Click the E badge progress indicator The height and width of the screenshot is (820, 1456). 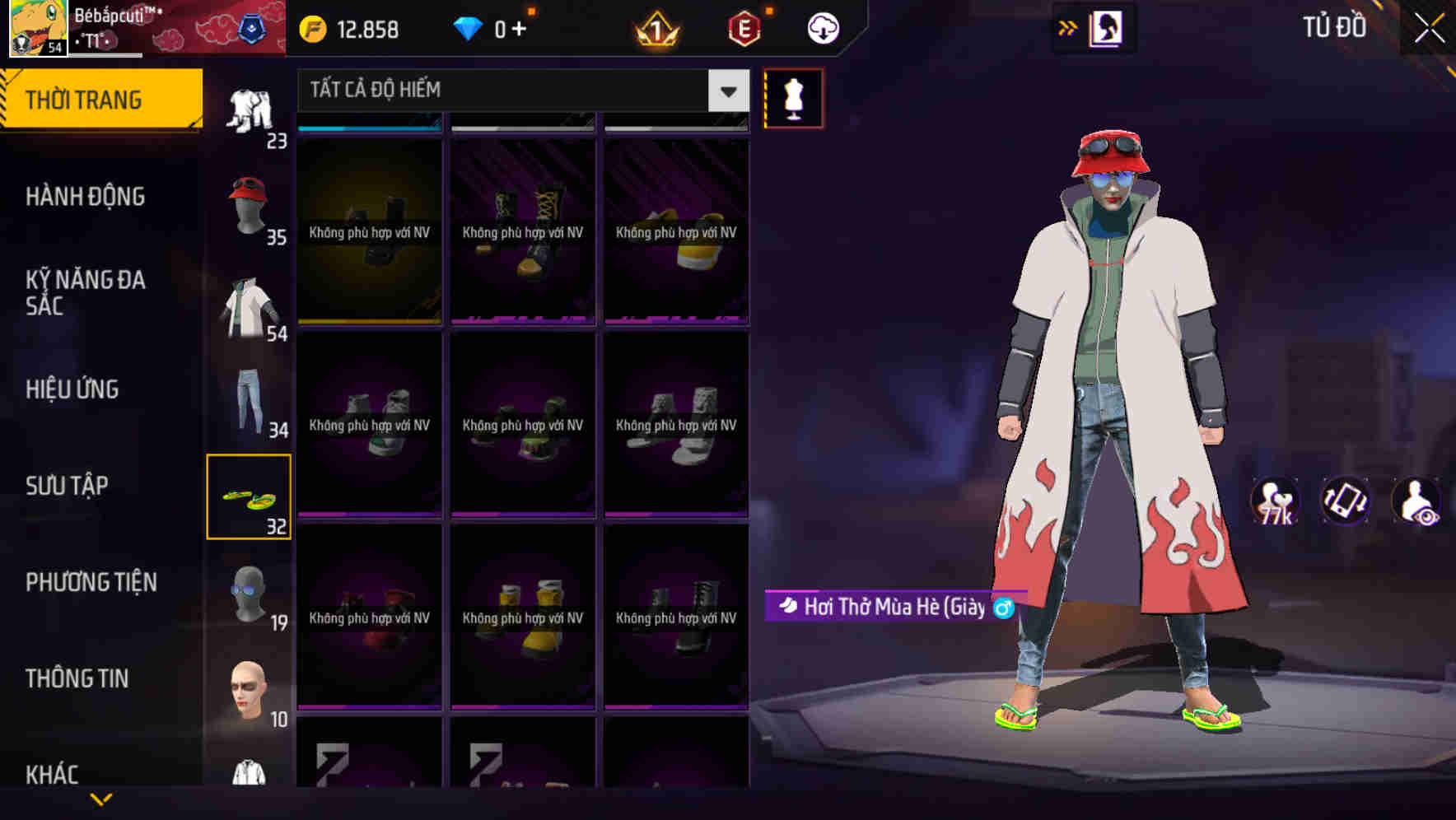pyautogui.click(x=740, y=27)
